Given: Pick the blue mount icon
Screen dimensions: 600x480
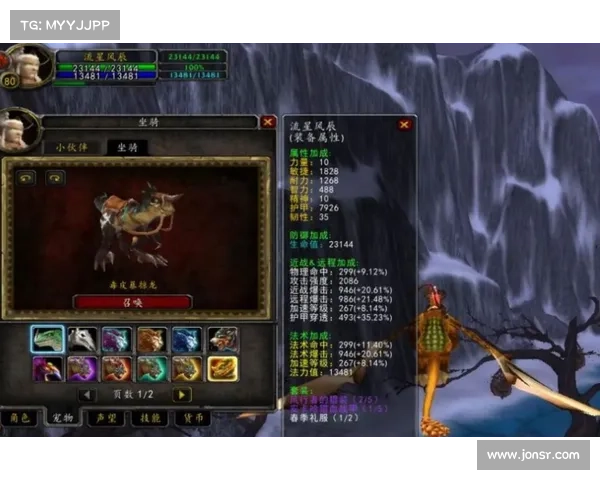Looking at the screenshot, I should coord(186,339).
